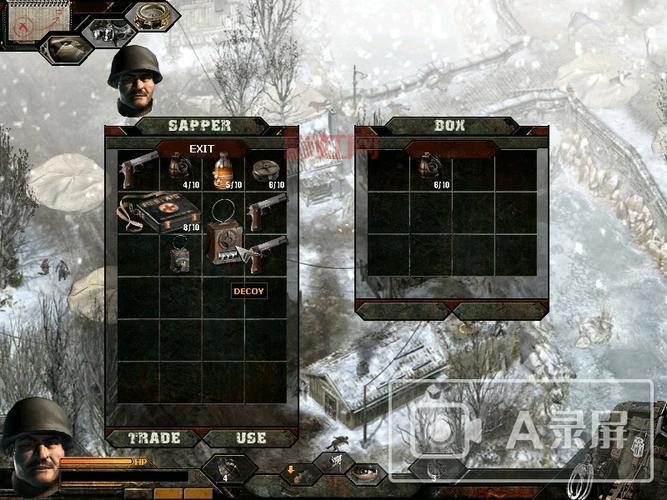This screenshot has height=500, width=667.
Task: Click the pocket watch hexagon icon
Action: point(153,15)
